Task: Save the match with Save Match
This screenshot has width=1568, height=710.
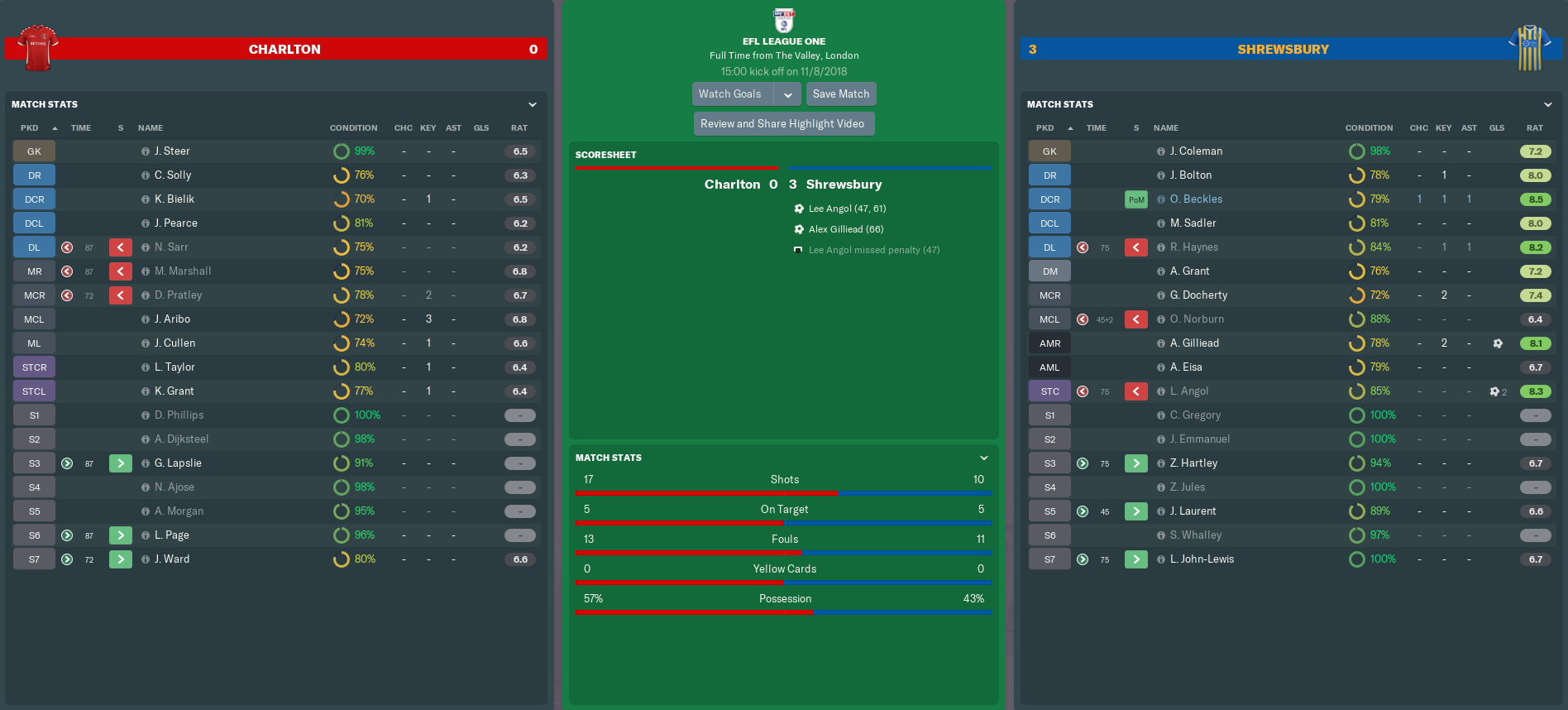Action: (840, 94)
